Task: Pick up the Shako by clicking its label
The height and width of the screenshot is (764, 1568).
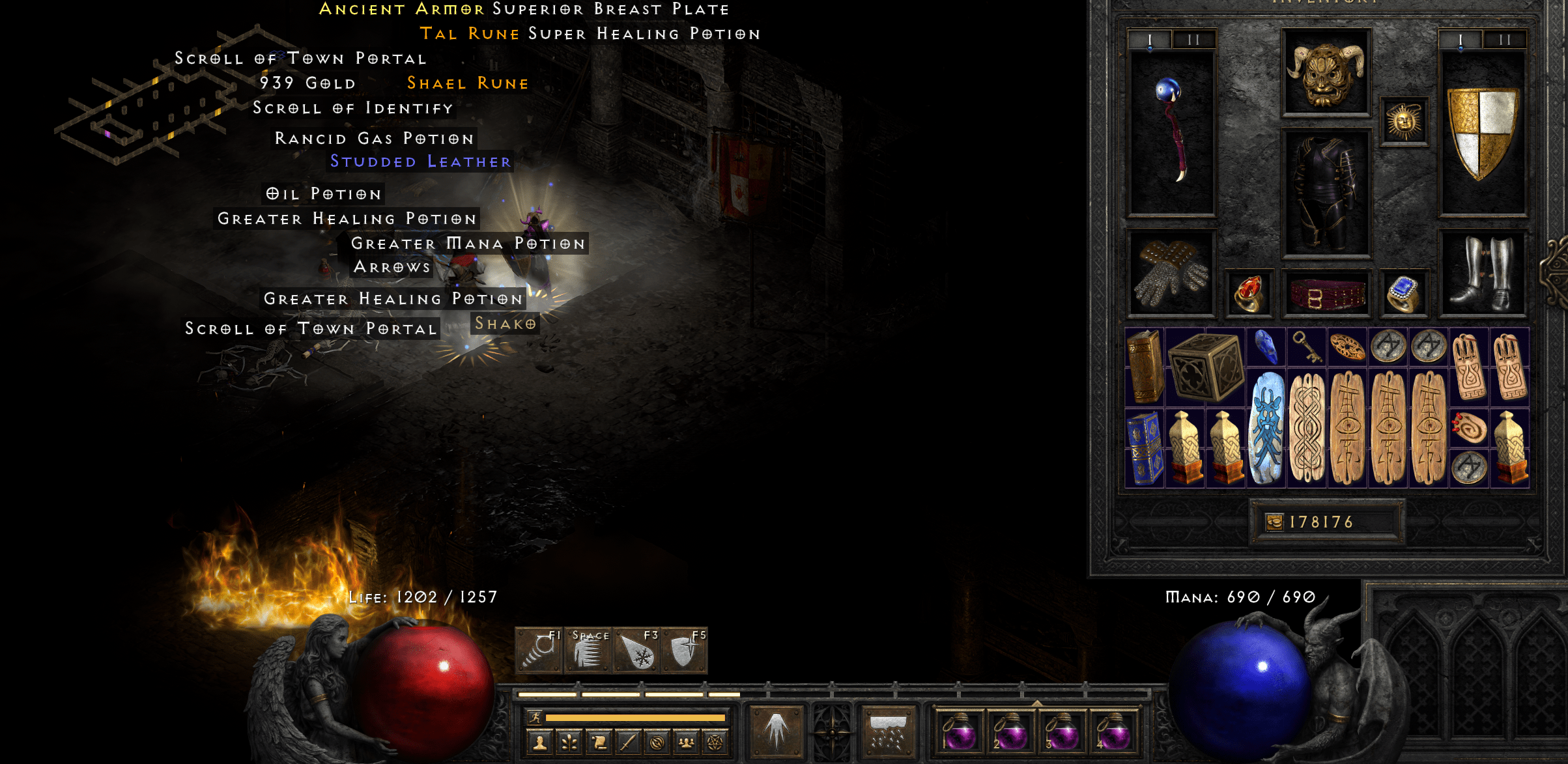Action: (506, 323)
